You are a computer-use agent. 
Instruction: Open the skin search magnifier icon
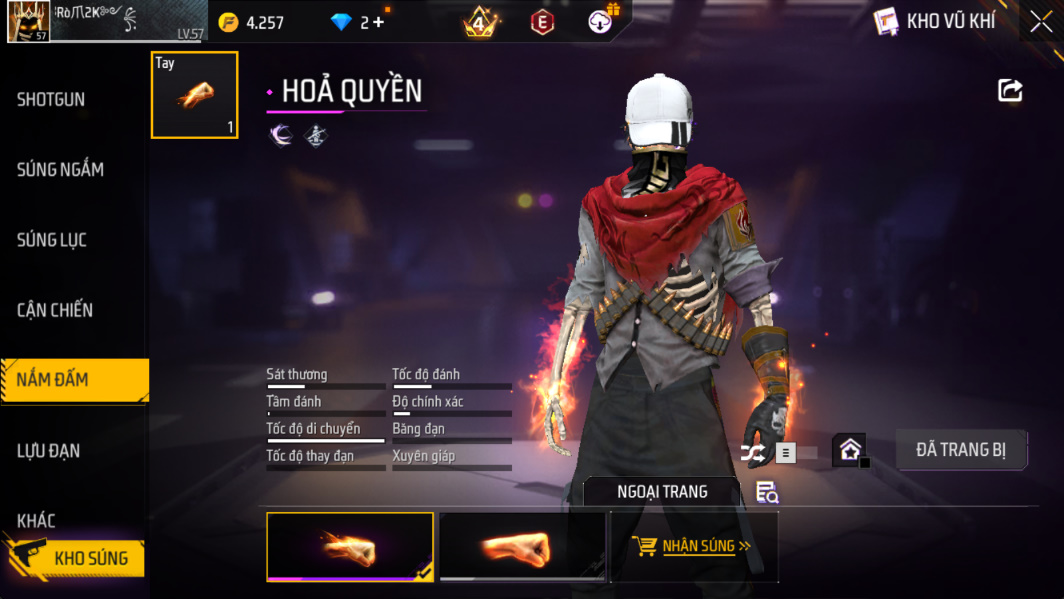pos(767,492)
